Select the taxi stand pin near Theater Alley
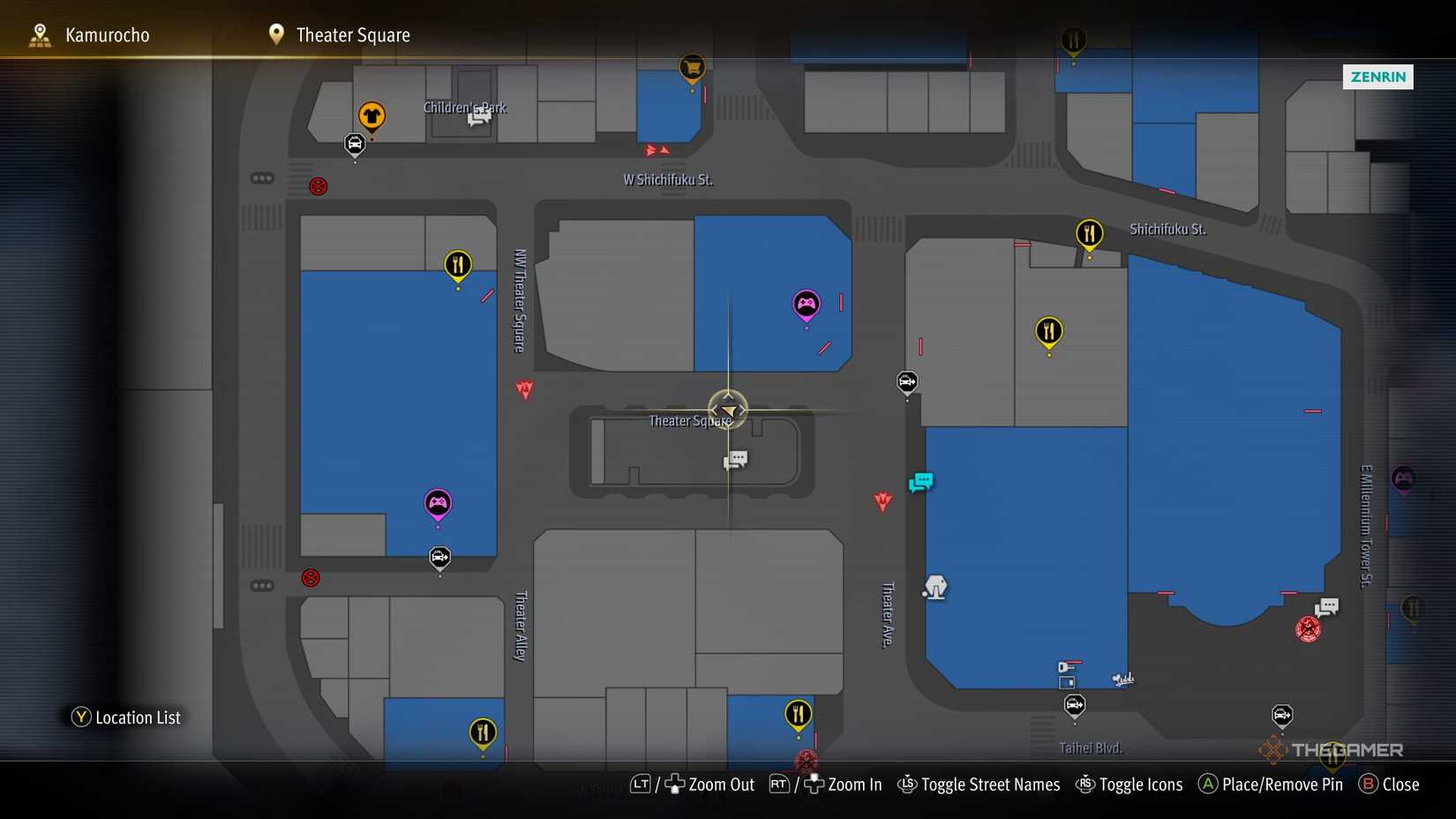This screenshot has width=1456, height=819. [x=439, y=555]
